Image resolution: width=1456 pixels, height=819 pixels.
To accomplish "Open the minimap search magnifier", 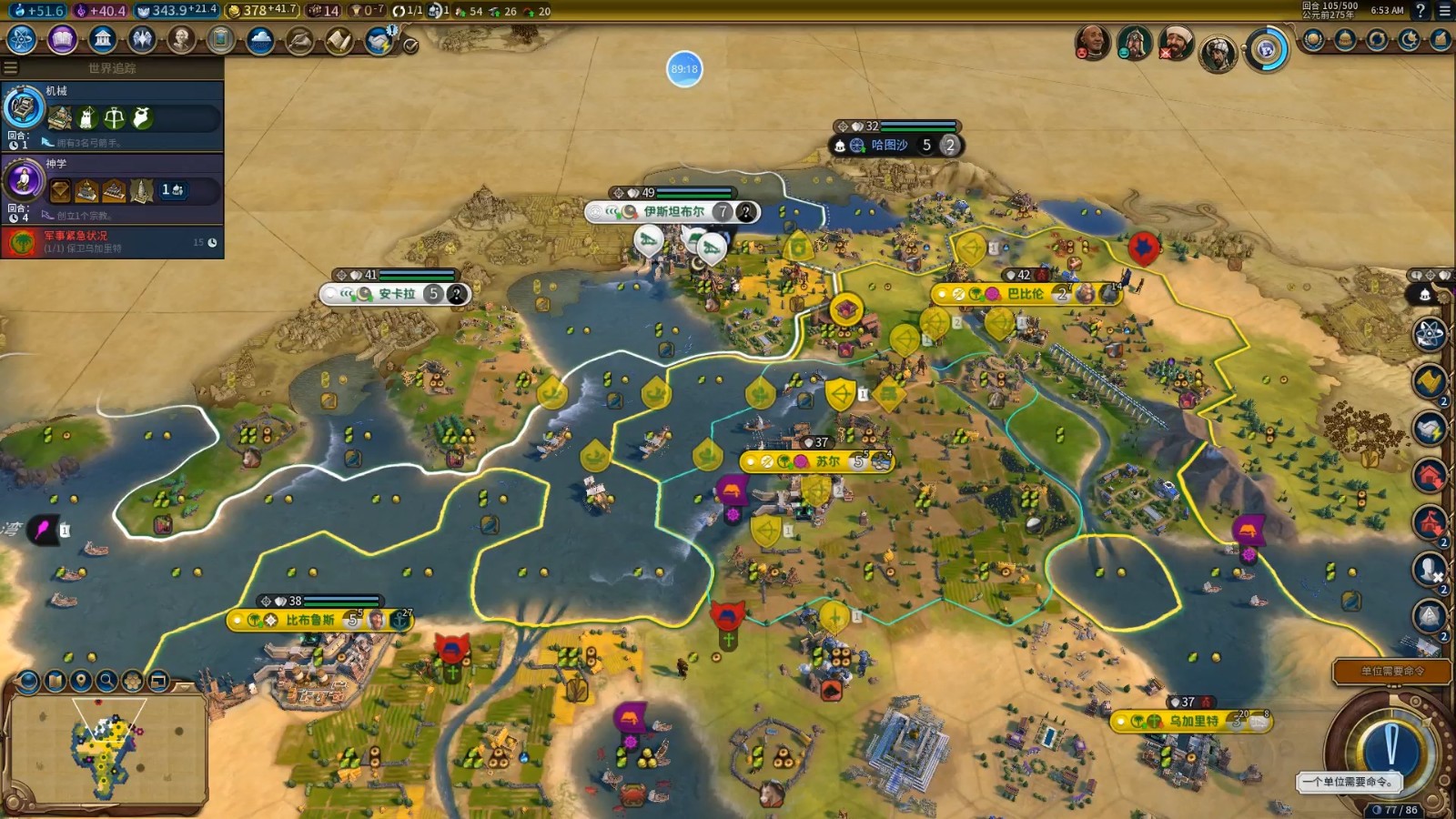I will (106, 681).
